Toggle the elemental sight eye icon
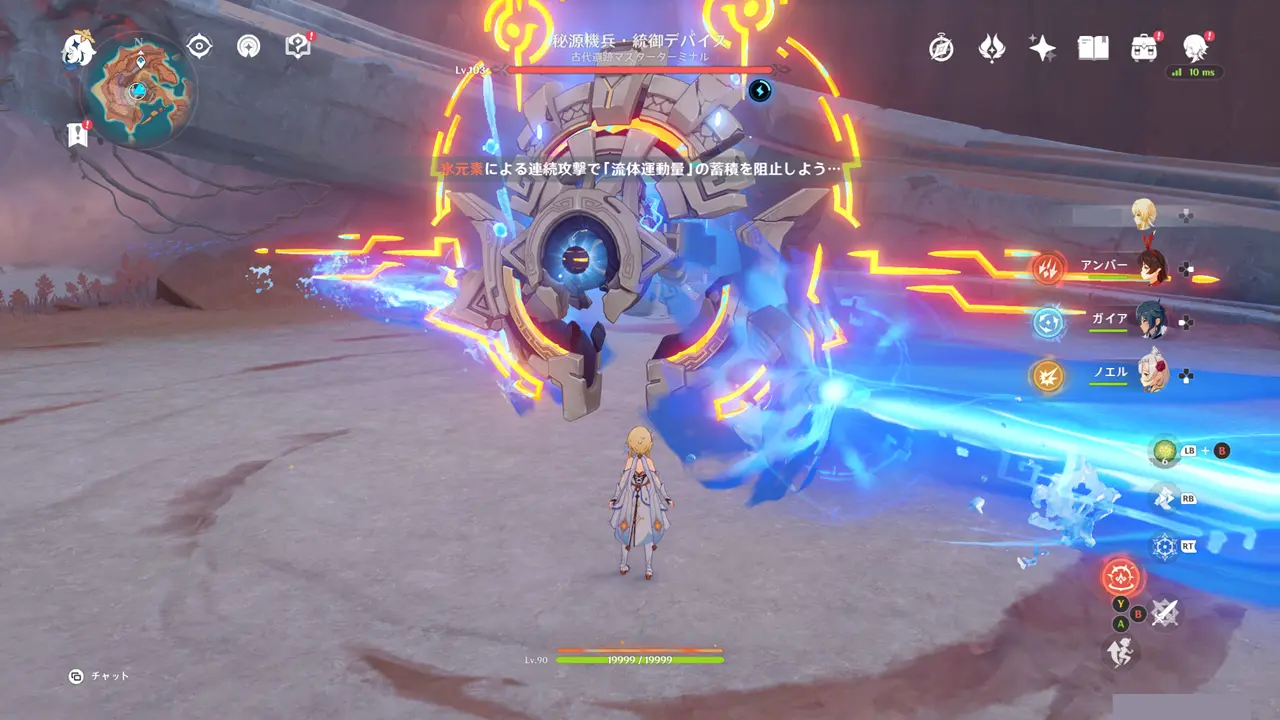 (x=201, y=46)
